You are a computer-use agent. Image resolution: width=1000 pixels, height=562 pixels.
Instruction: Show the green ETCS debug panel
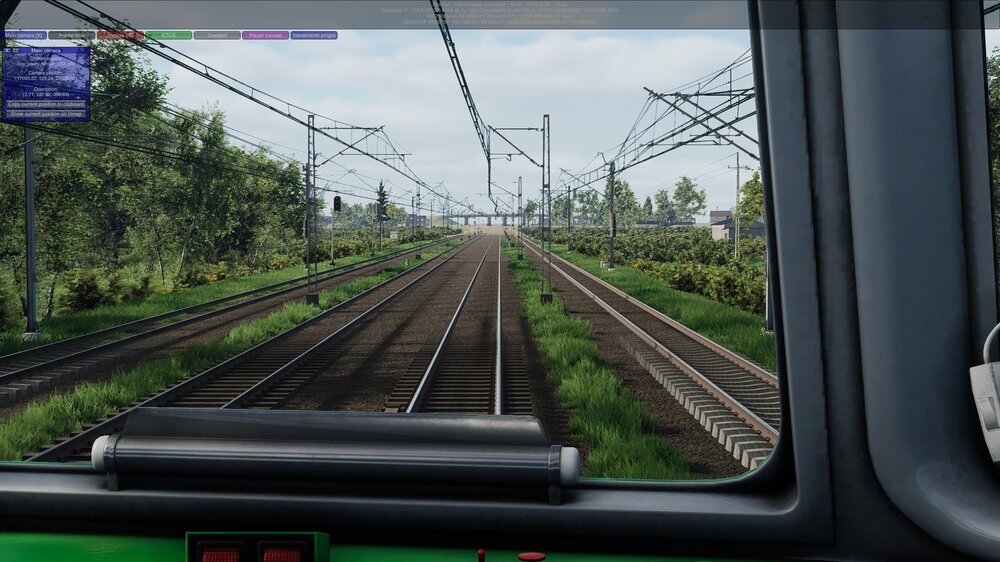click(x=168, y=35)
